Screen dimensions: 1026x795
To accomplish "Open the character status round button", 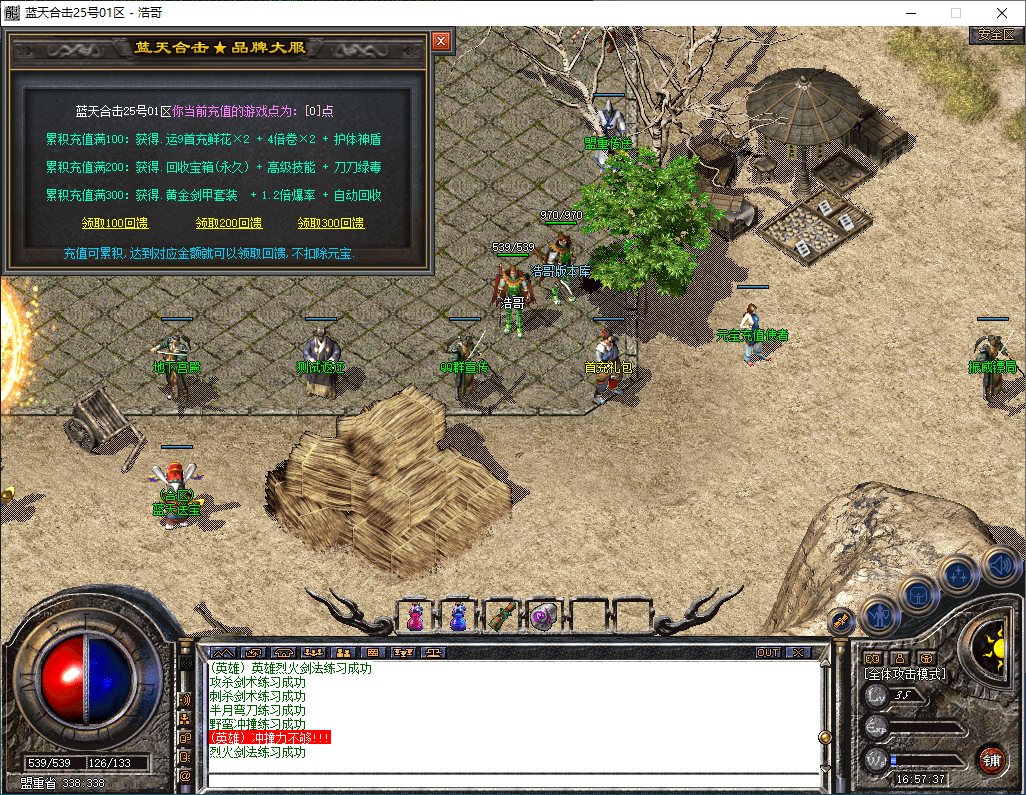I will [x=879, y=613].
